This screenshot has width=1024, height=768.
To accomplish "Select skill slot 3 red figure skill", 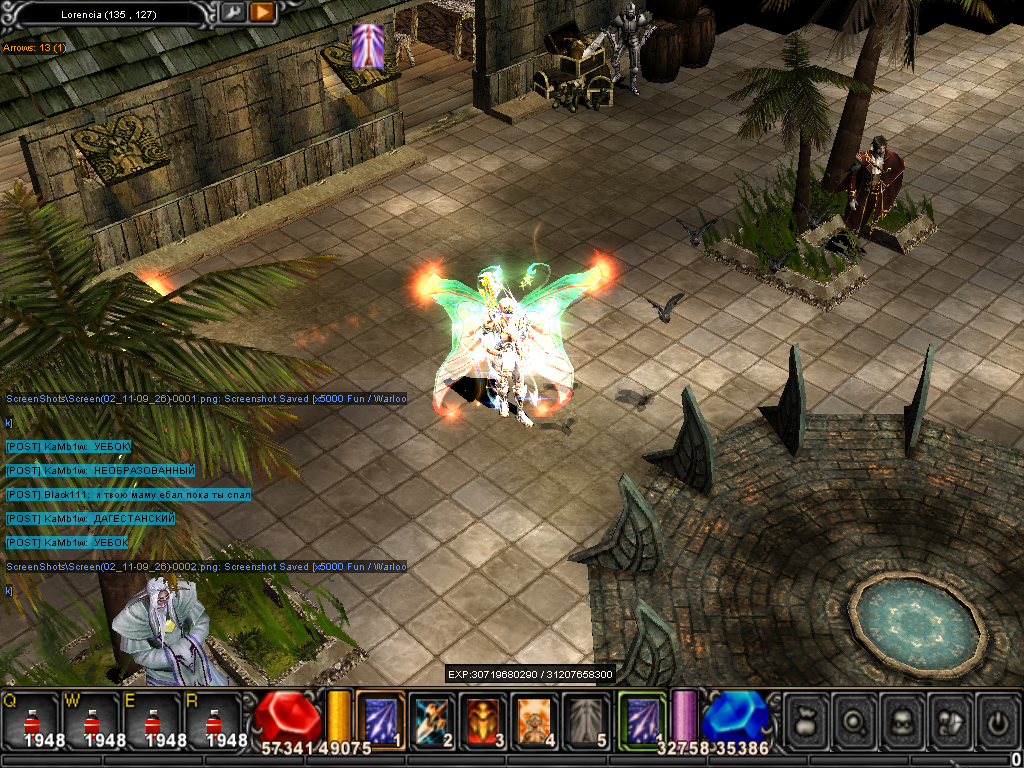I will tap(485, 720).
